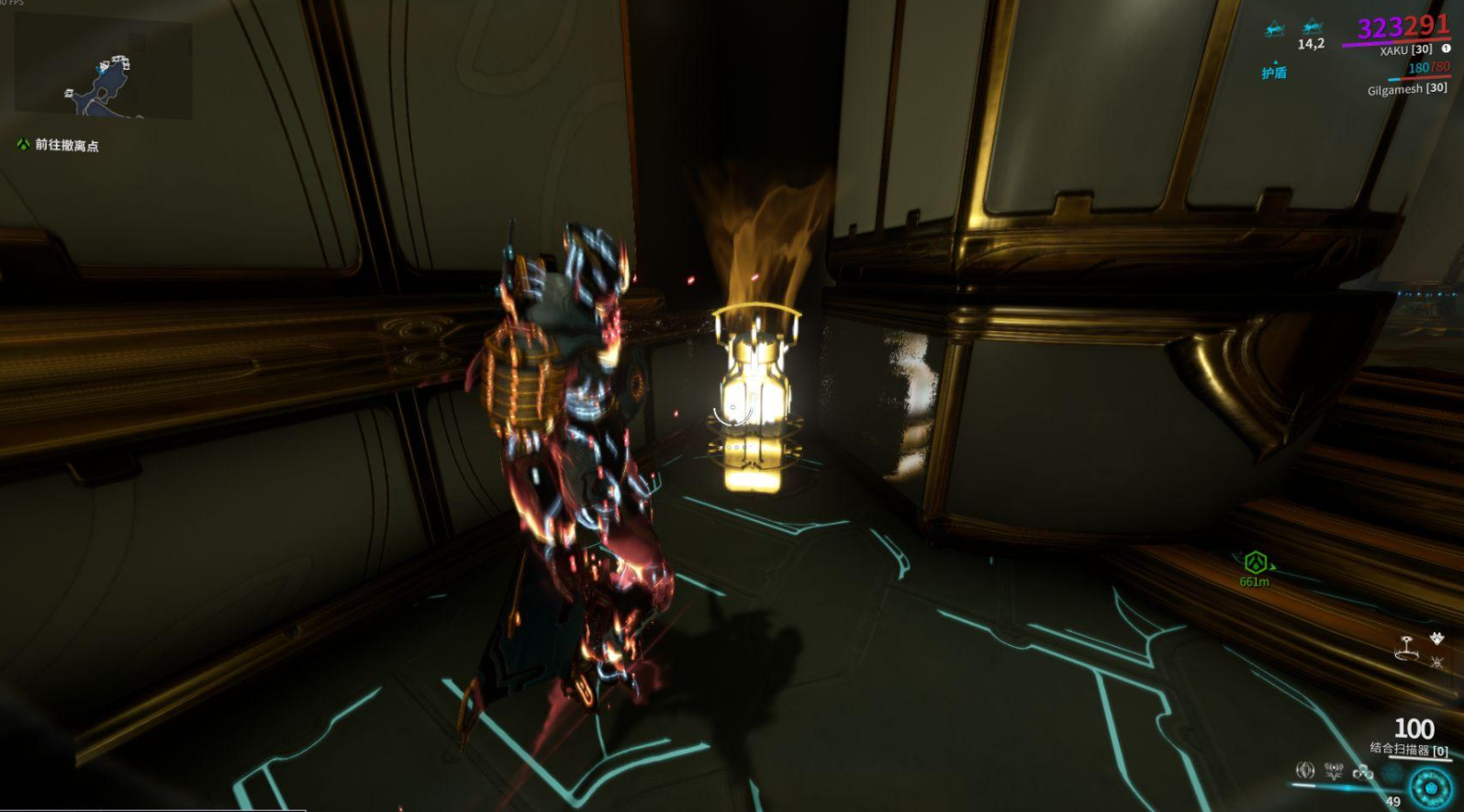Click the XAKU [30] warframe name

[x=1404, y=50]
